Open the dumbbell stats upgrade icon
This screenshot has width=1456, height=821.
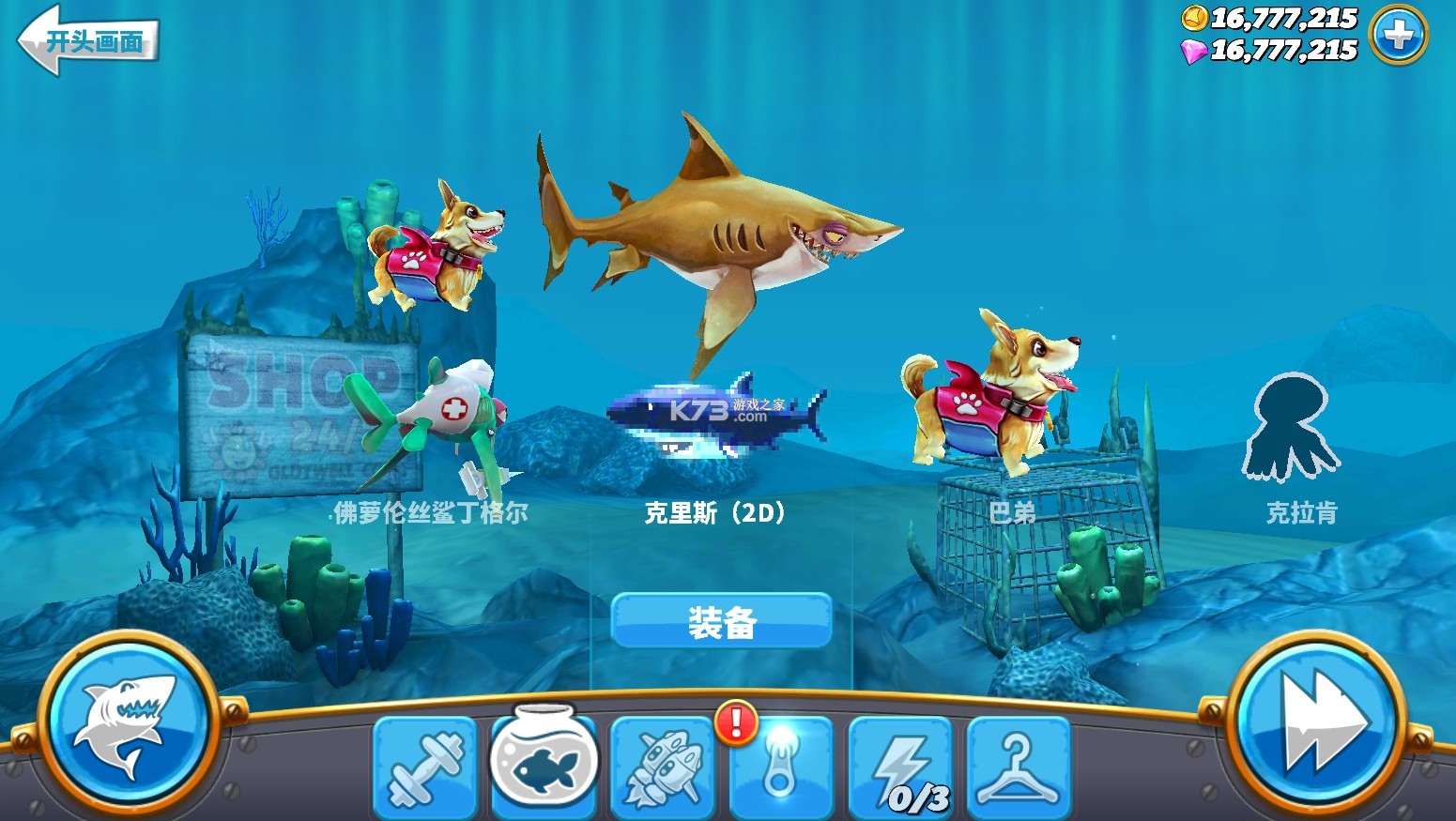coord(426,769)
